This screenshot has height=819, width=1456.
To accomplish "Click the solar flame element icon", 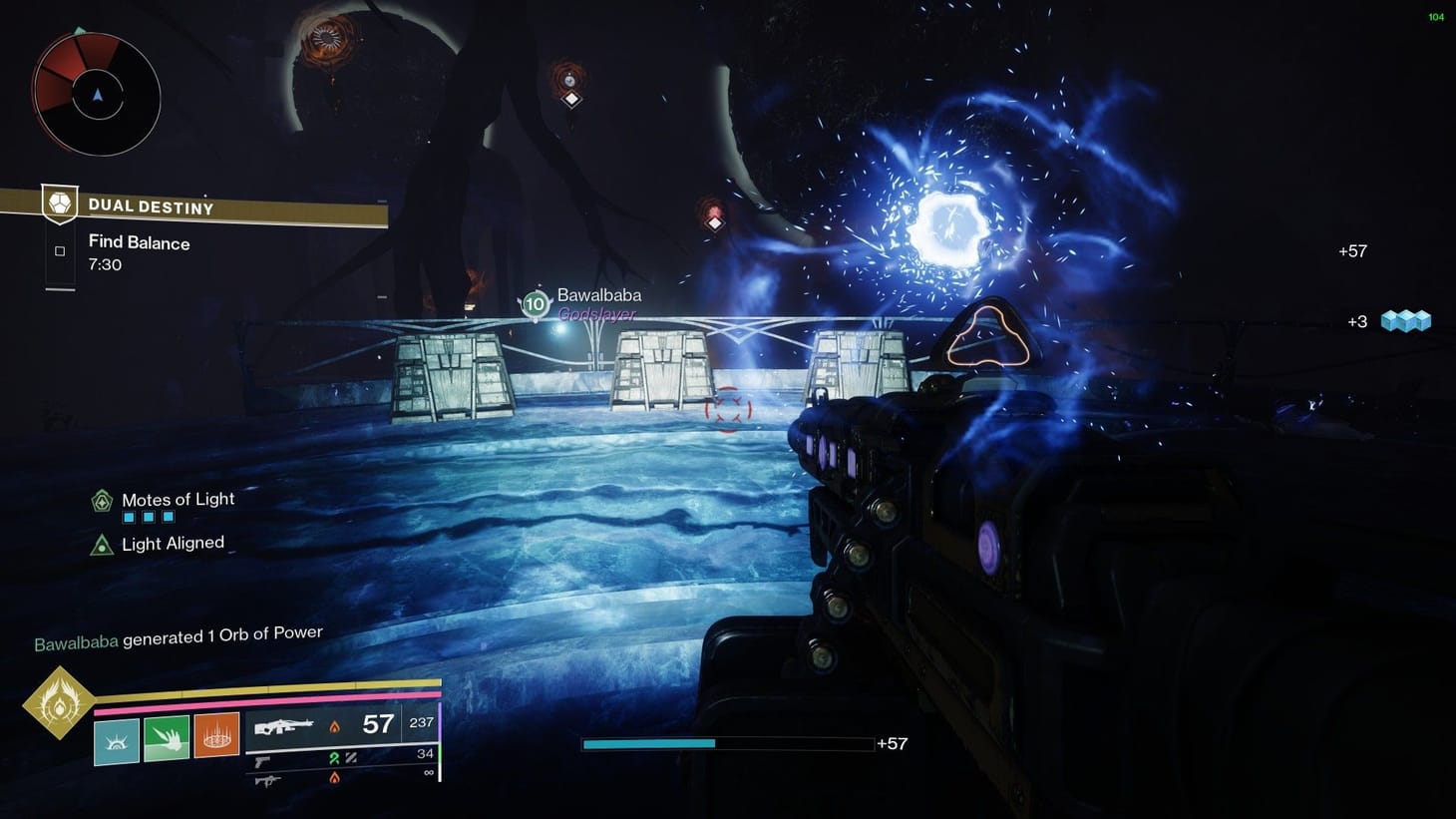I will point(332,724).
